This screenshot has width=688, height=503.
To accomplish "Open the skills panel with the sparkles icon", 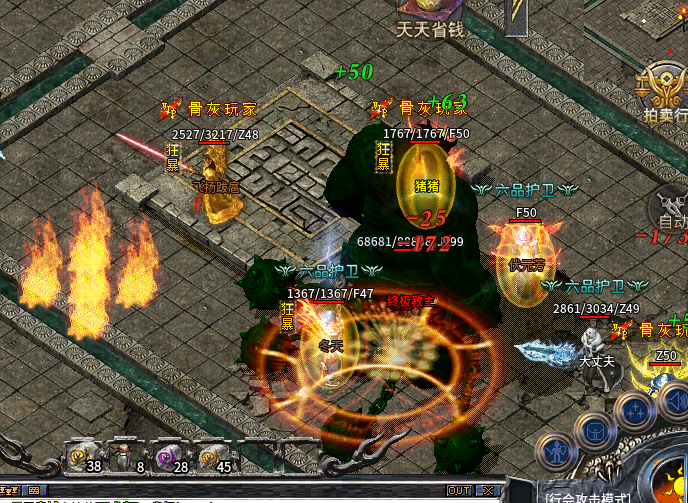I will 635,410.
